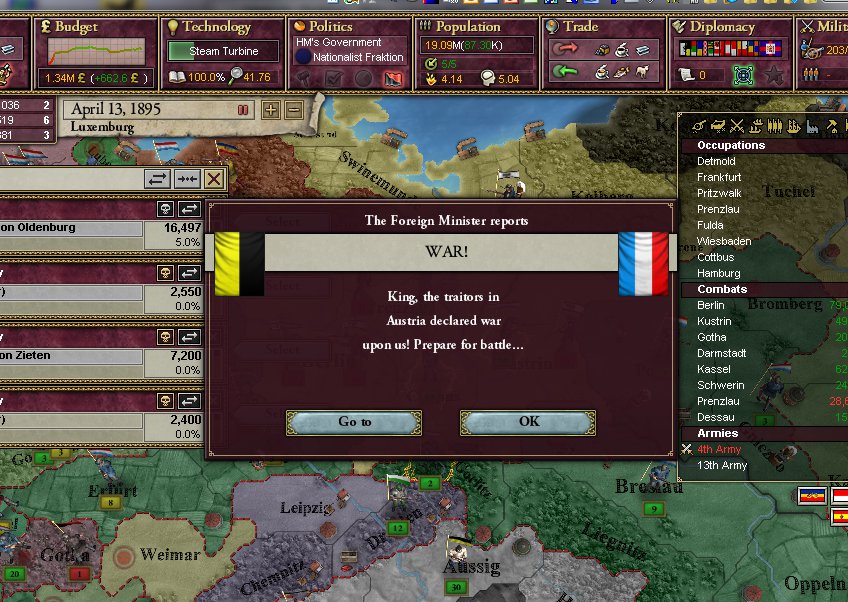Select the von Zieten army row
Screen dimensions: 848x602
click(x=70, y=356)
